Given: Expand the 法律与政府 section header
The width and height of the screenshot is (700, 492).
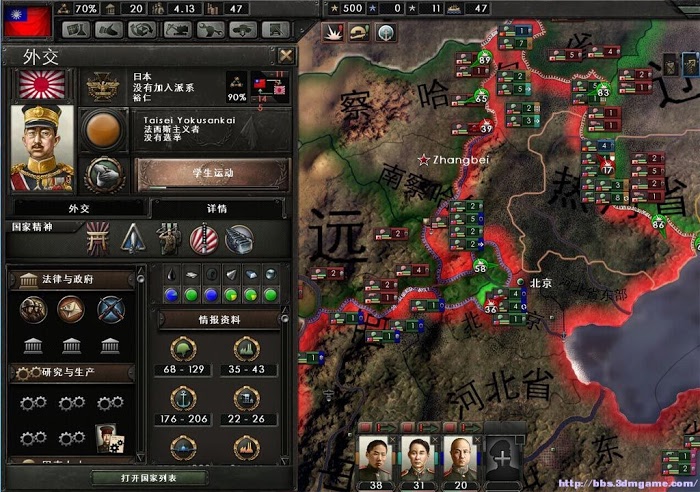Looking at the screenshot, I should [x=72, y=280].
